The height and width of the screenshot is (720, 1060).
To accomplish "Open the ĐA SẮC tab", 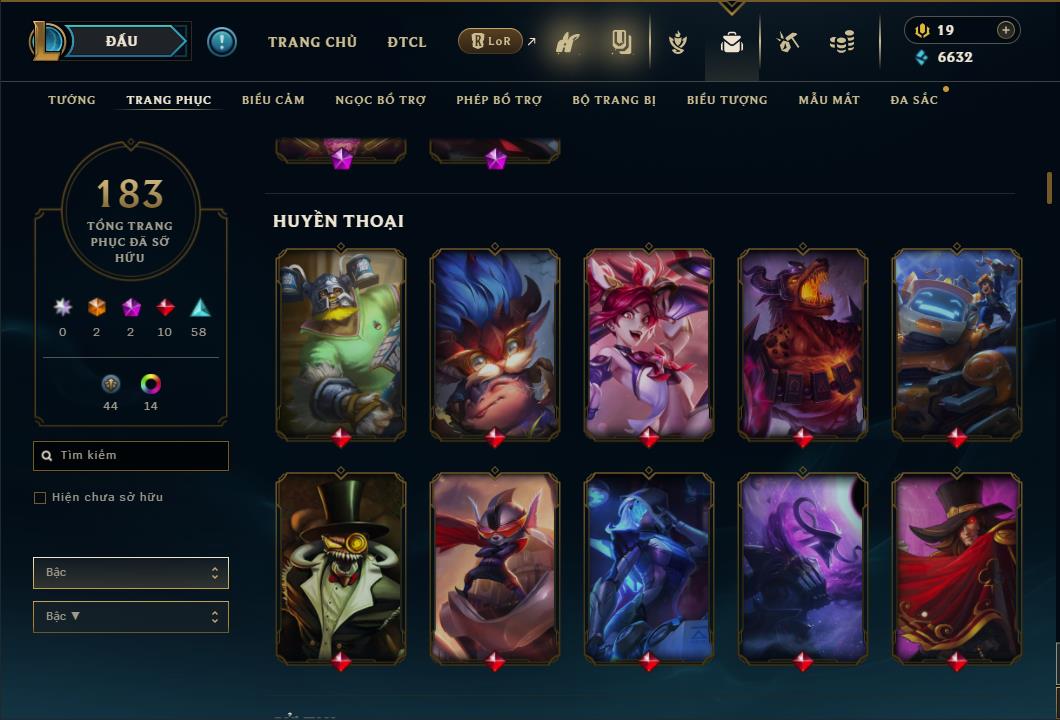I will click(x=914, y=100).
